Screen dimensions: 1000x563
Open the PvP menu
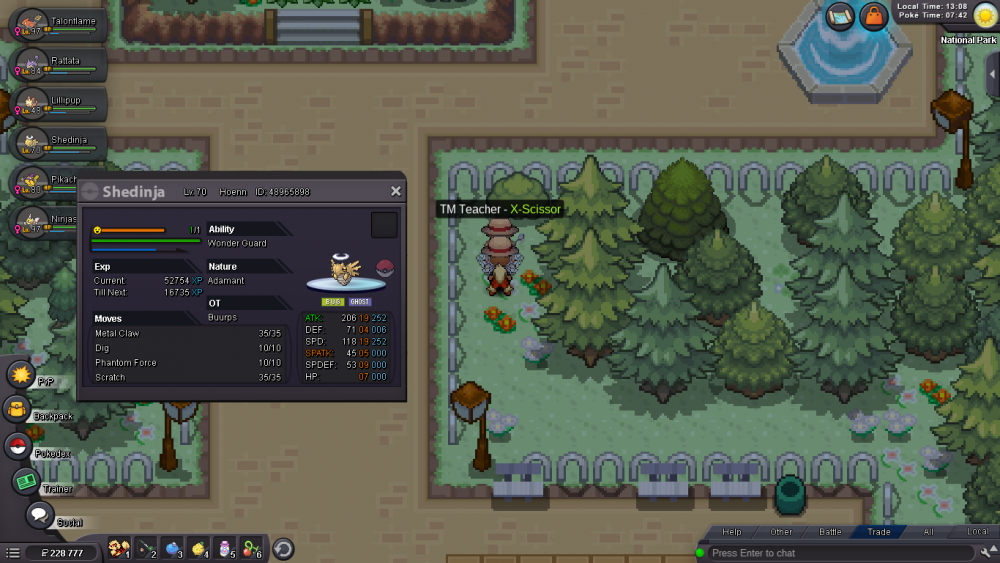click(21, 375)
